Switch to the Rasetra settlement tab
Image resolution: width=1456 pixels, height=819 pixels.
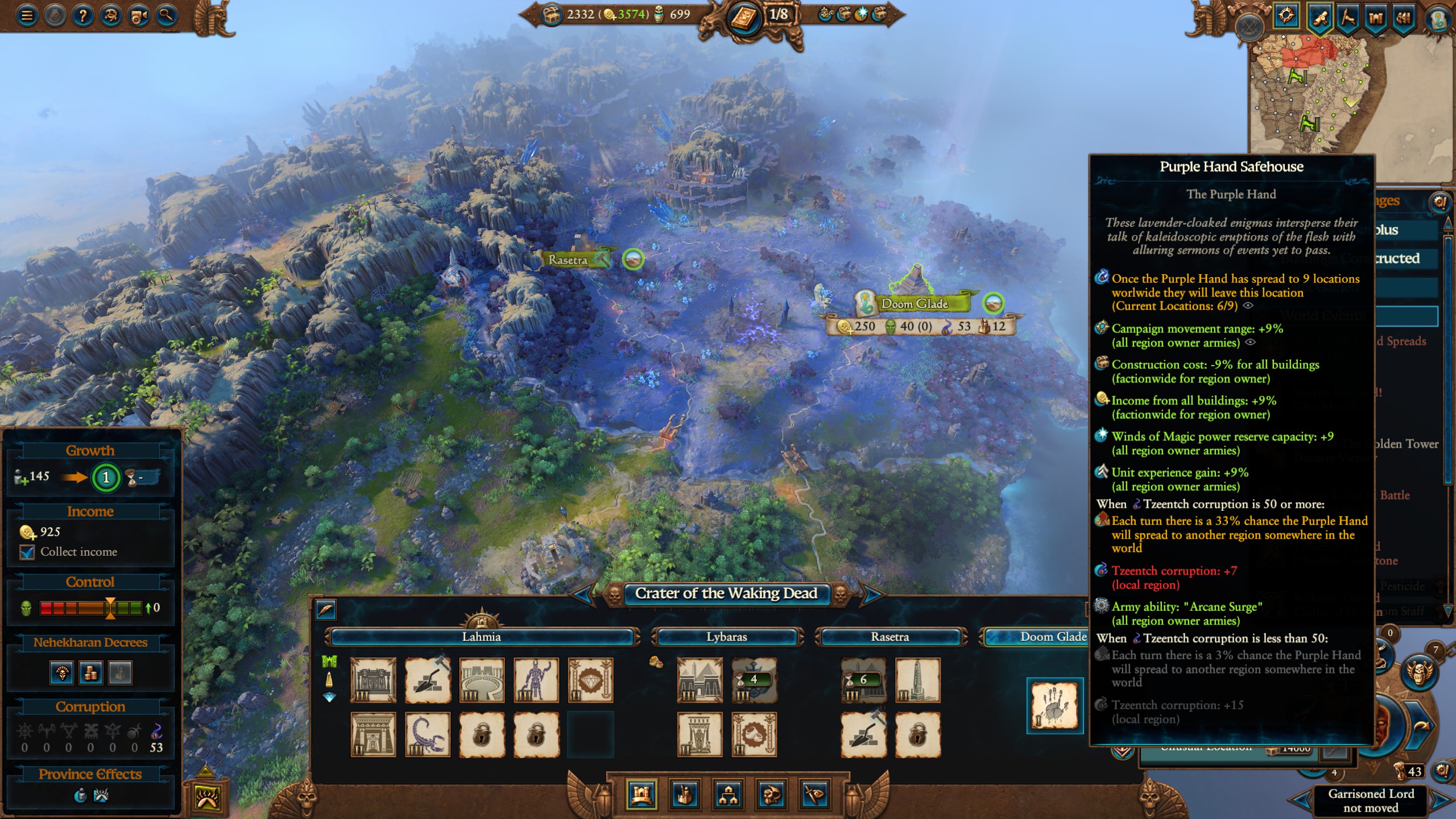[891, 637]
